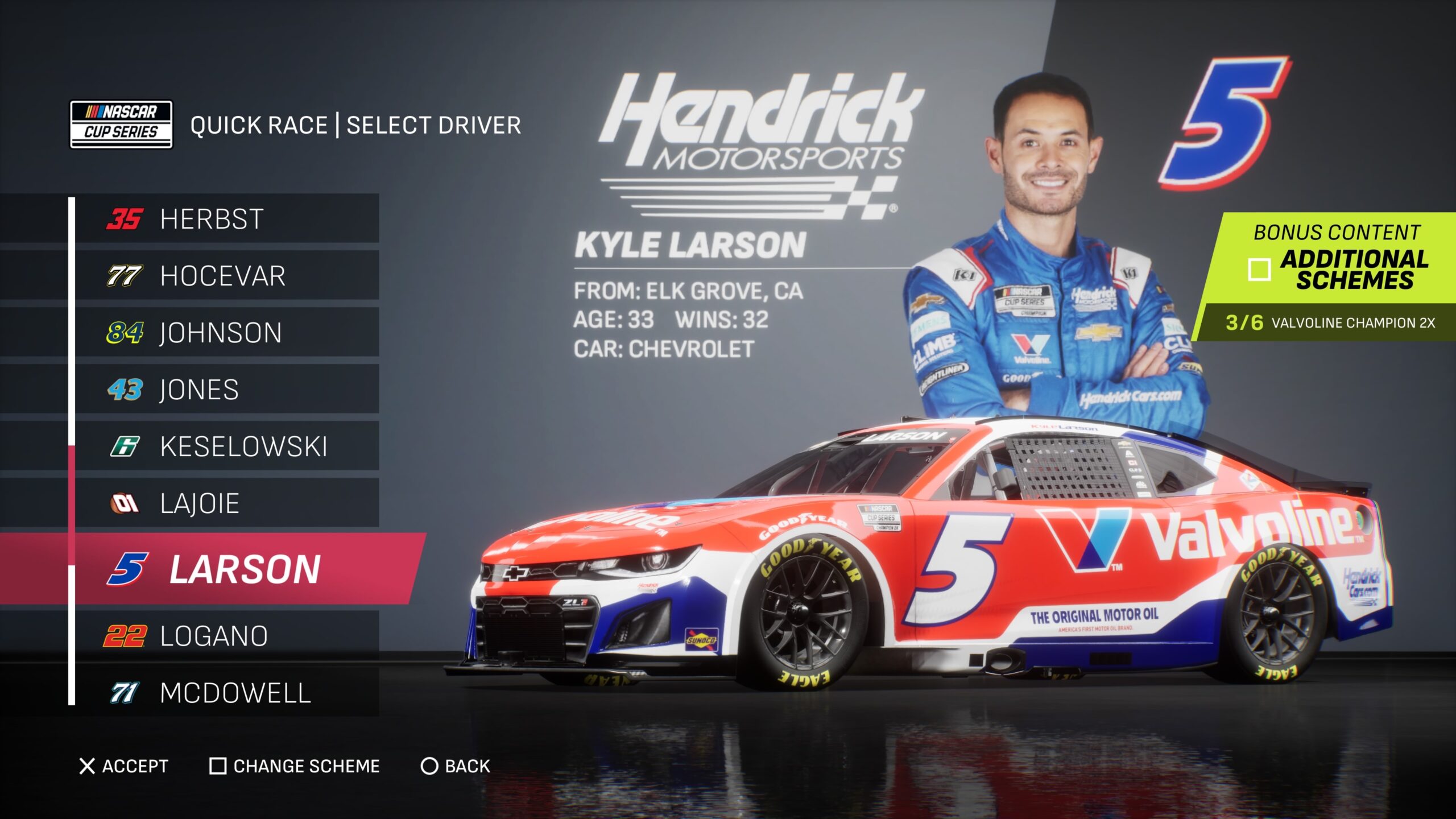Choose Logano number 22 driver
The height and width of the screenshot is (819, 1456).
[226, 636]
